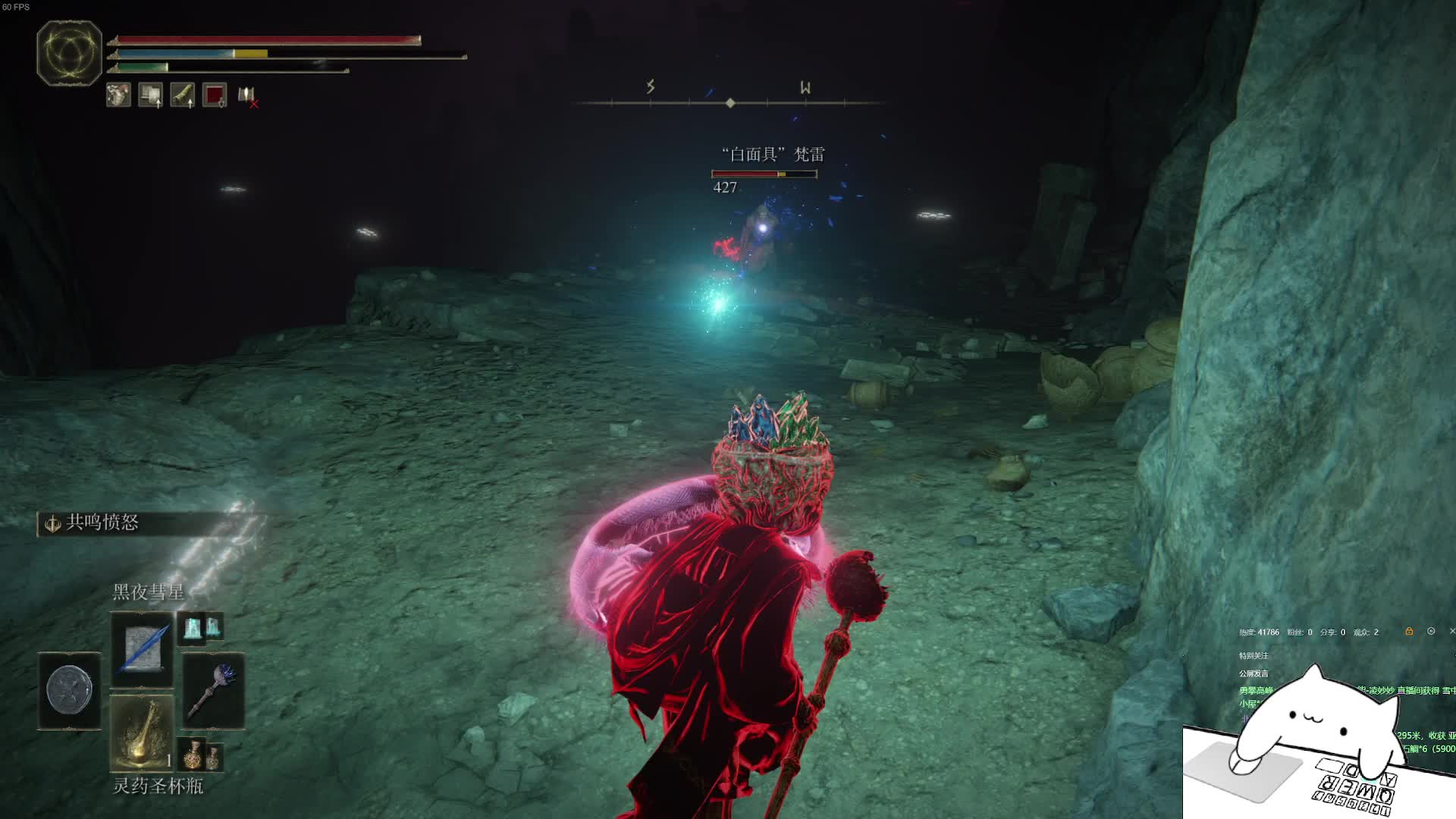This screenshot has width=1456, height=819.
Task: Use the 灵药圣杯瓶 flask slot
Action: (x=142, y=733)
